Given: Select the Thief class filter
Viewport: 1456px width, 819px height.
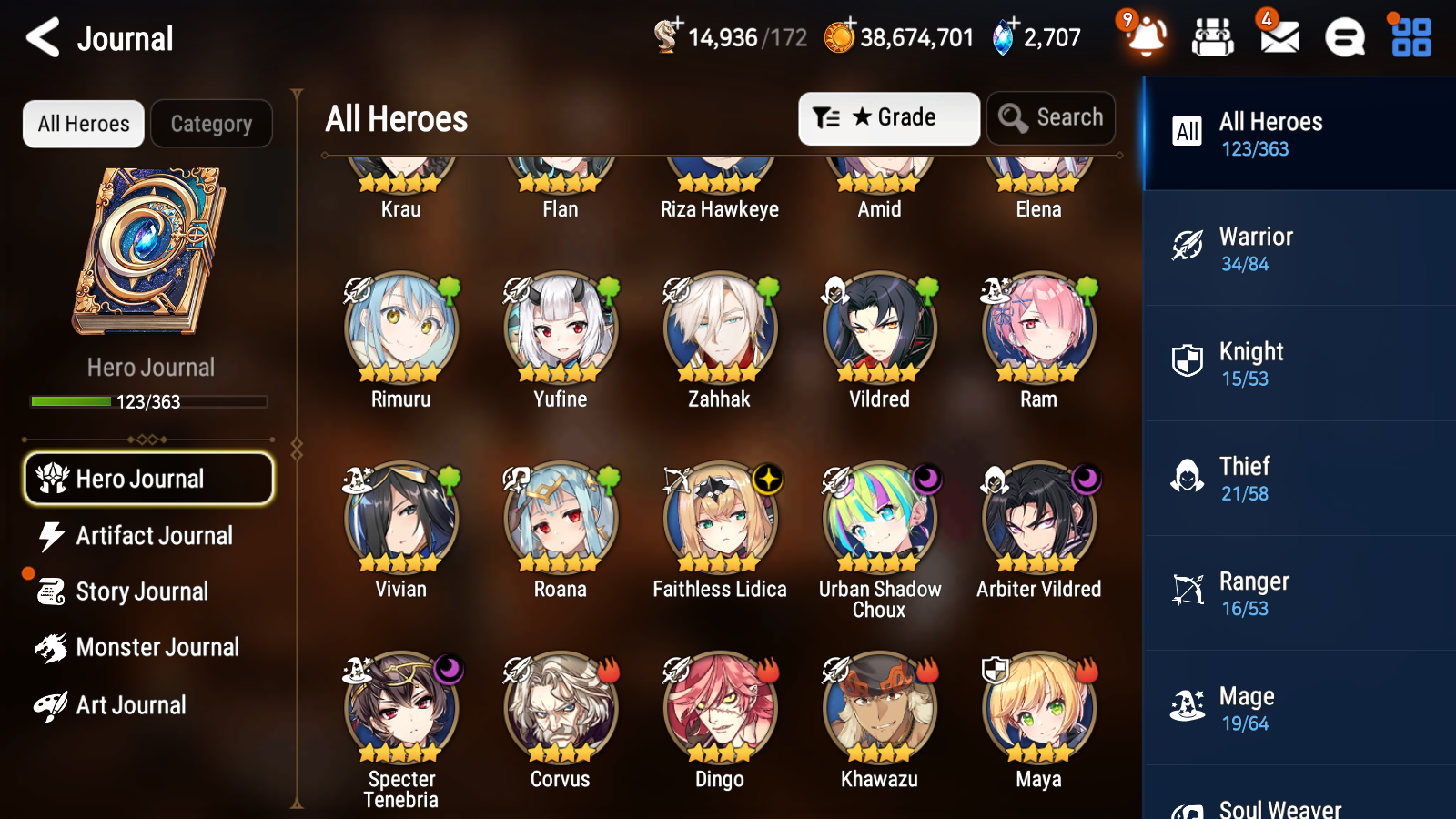Looking at the screenshot, I should [1188, 478].
